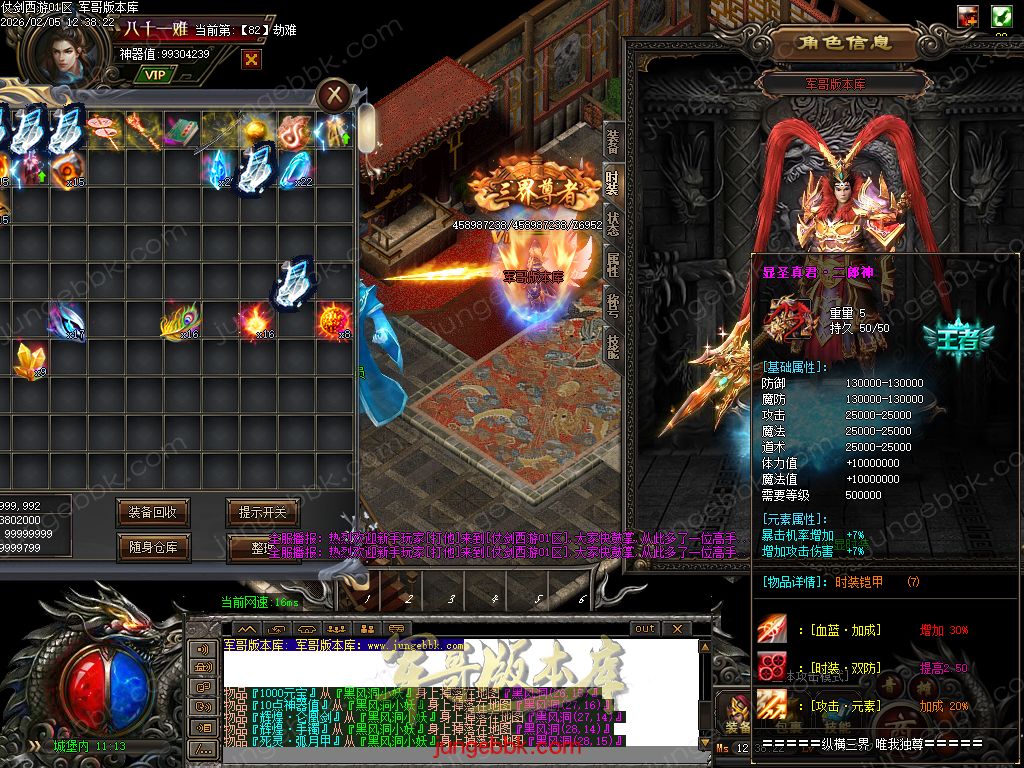
Task: Pick the golden crystal cluster item
Action: tap(27, 359)
